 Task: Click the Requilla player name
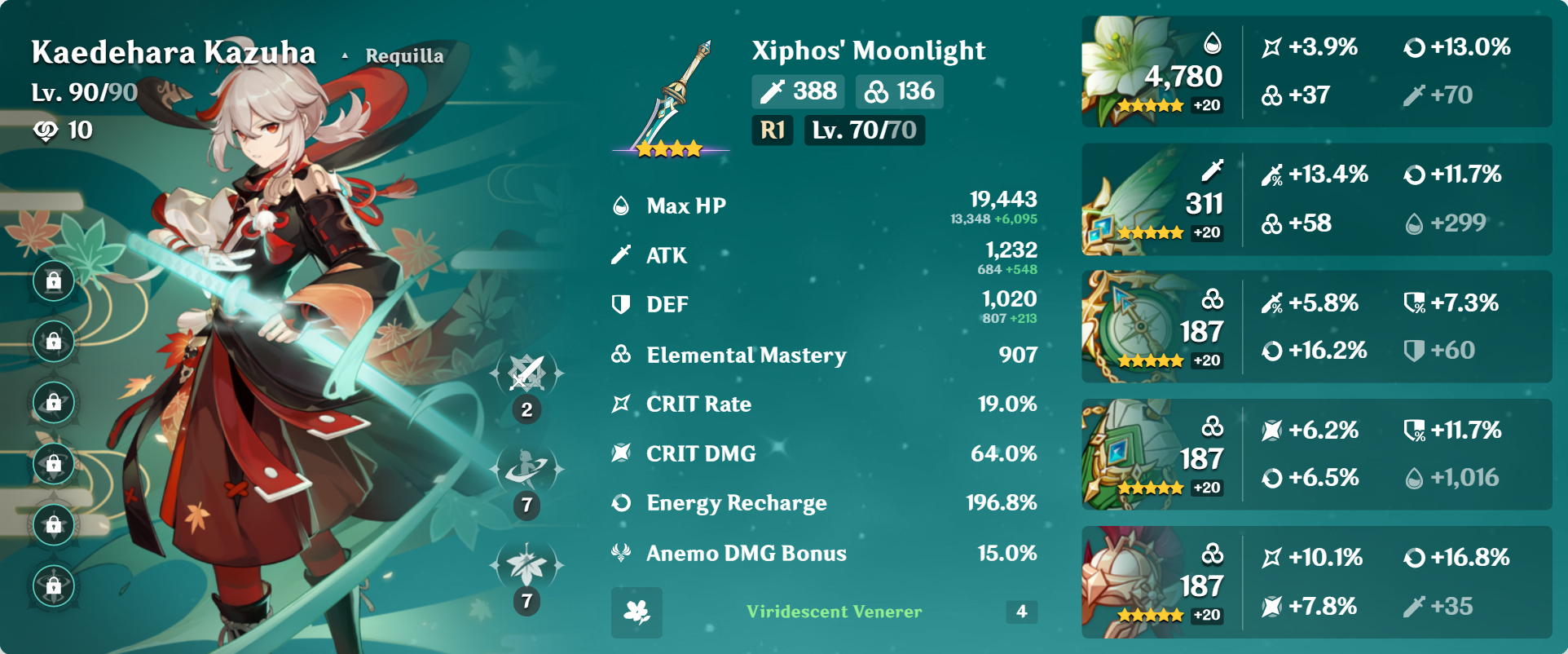pos(405,55)
